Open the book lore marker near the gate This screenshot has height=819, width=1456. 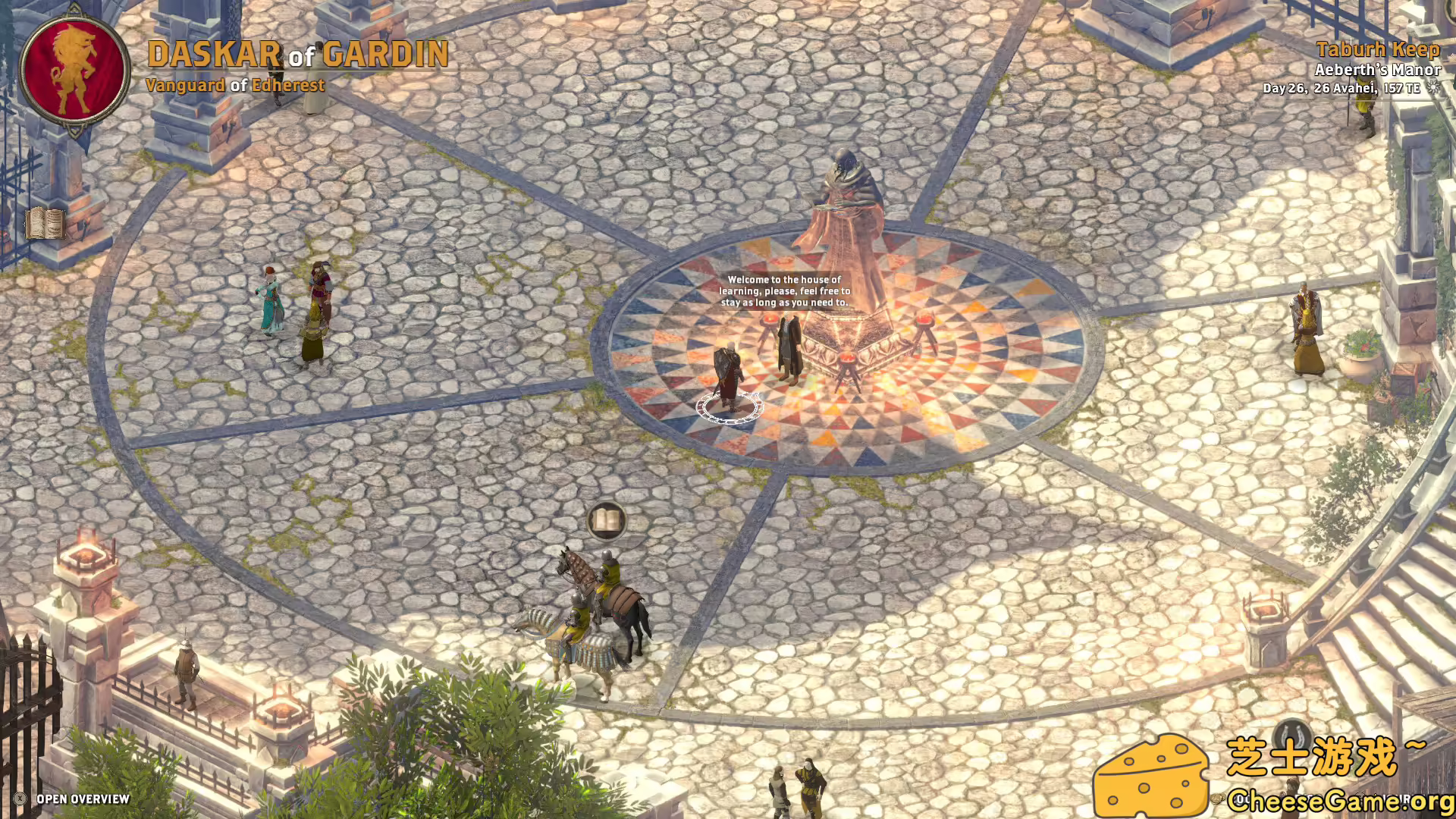pos(44,224)
